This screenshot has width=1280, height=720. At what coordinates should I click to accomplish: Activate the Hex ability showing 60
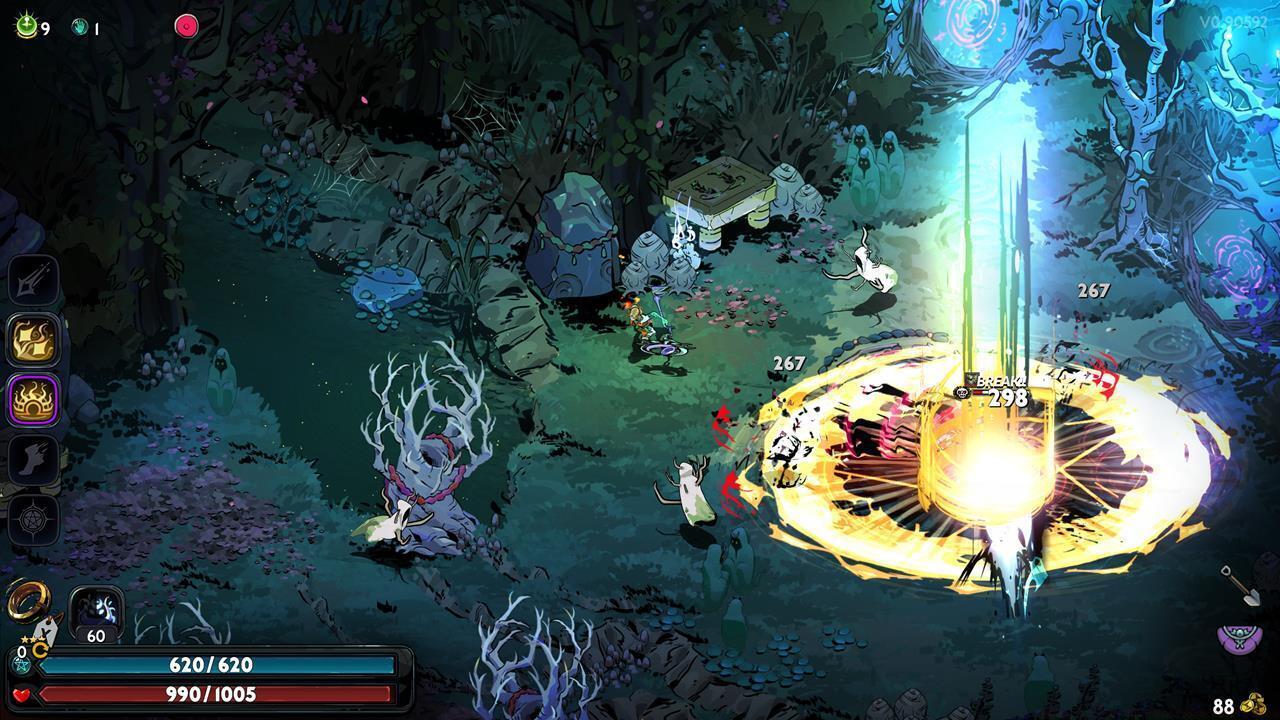pos(96,611)
